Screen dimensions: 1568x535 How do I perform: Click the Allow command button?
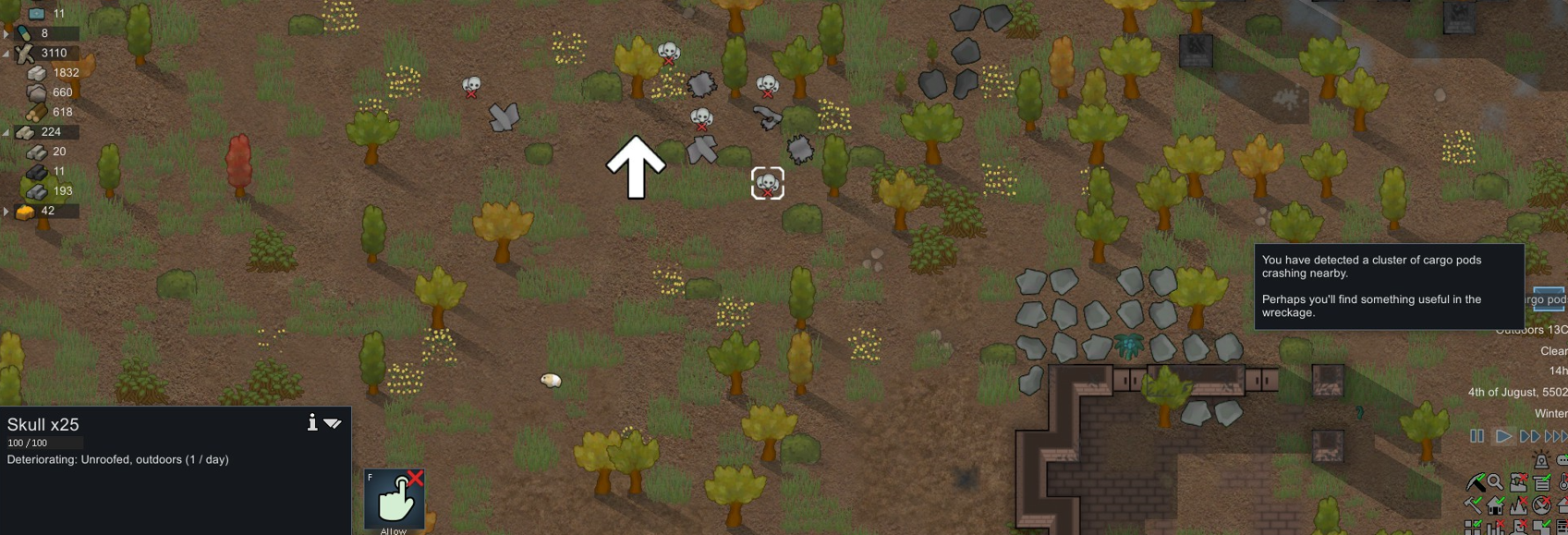point(395,500)
